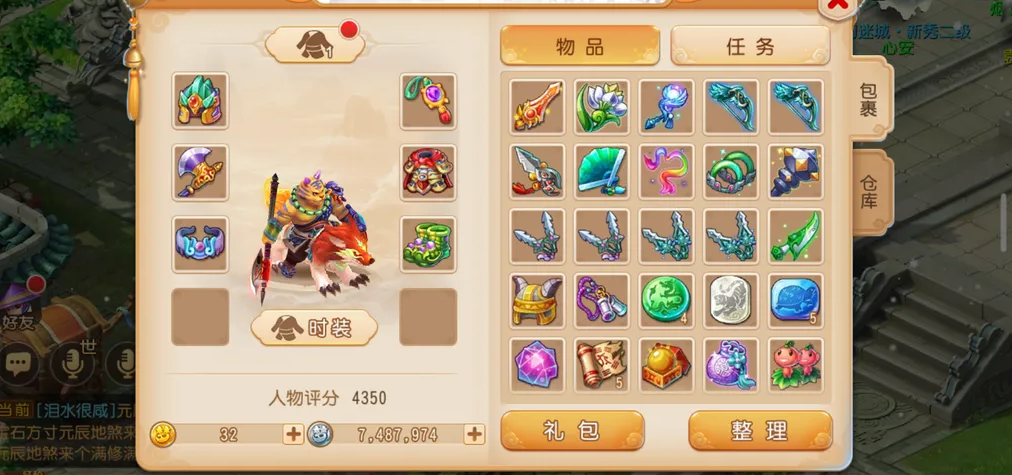Switch to the 物品 items tab
Image resolution: width=1012 pixels, height=475 pixels.
pyautogui.click(x=580, y=46)
